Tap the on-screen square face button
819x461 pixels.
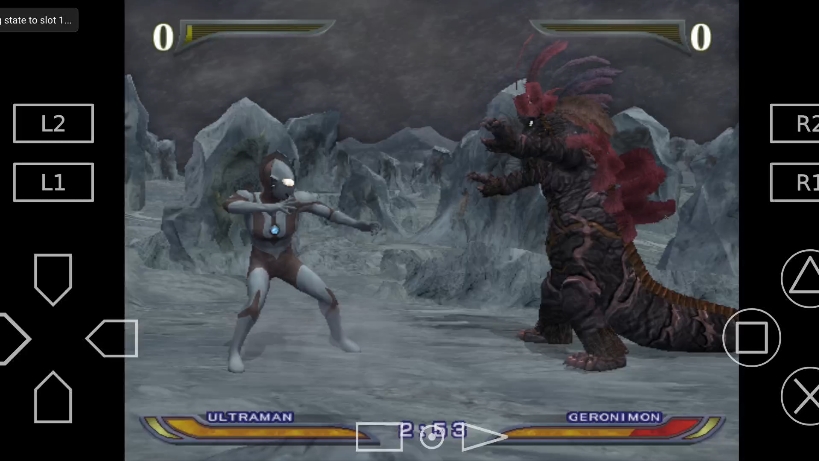(751, 337)
